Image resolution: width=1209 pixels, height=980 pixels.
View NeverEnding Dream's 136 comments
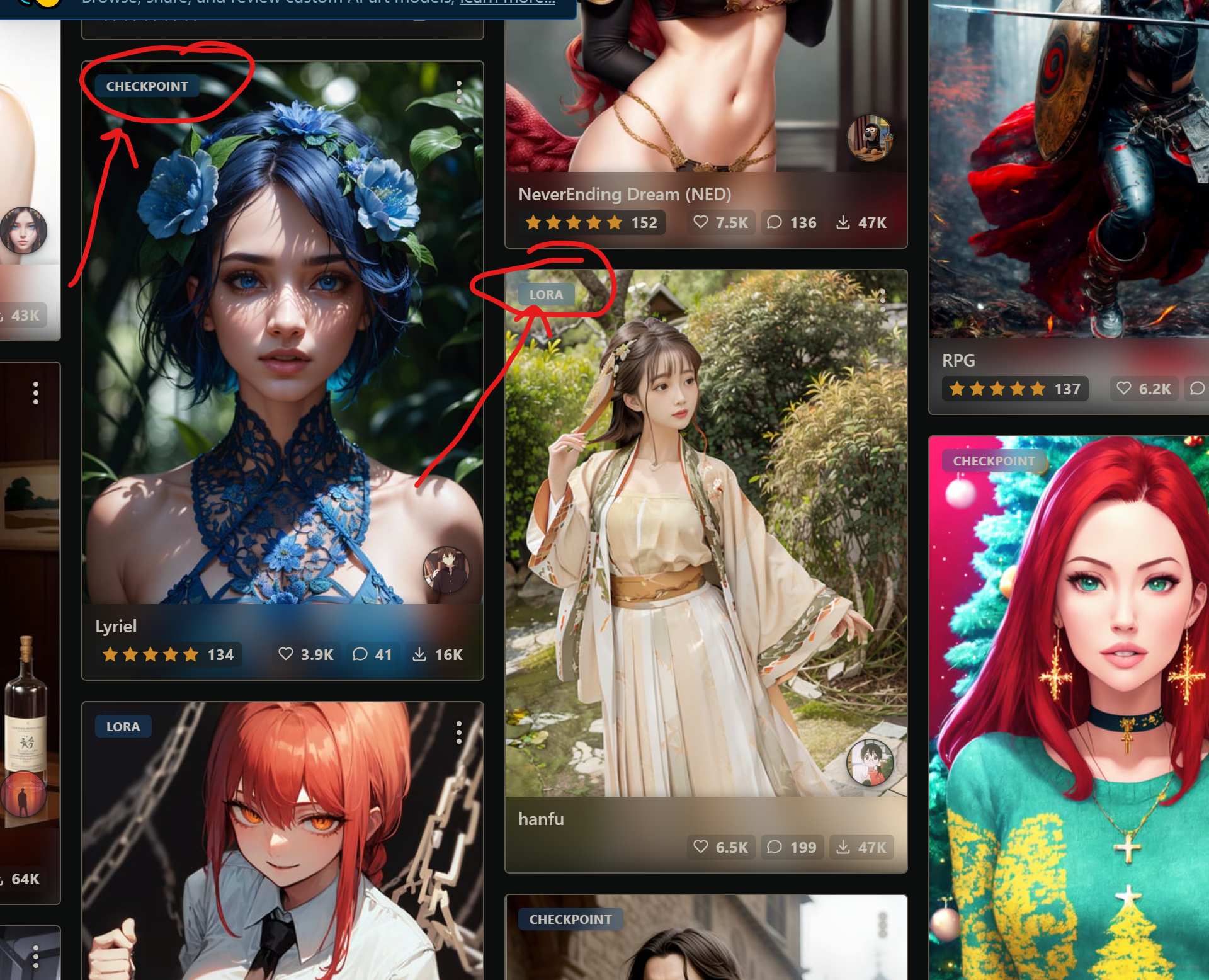coord(792,222)
